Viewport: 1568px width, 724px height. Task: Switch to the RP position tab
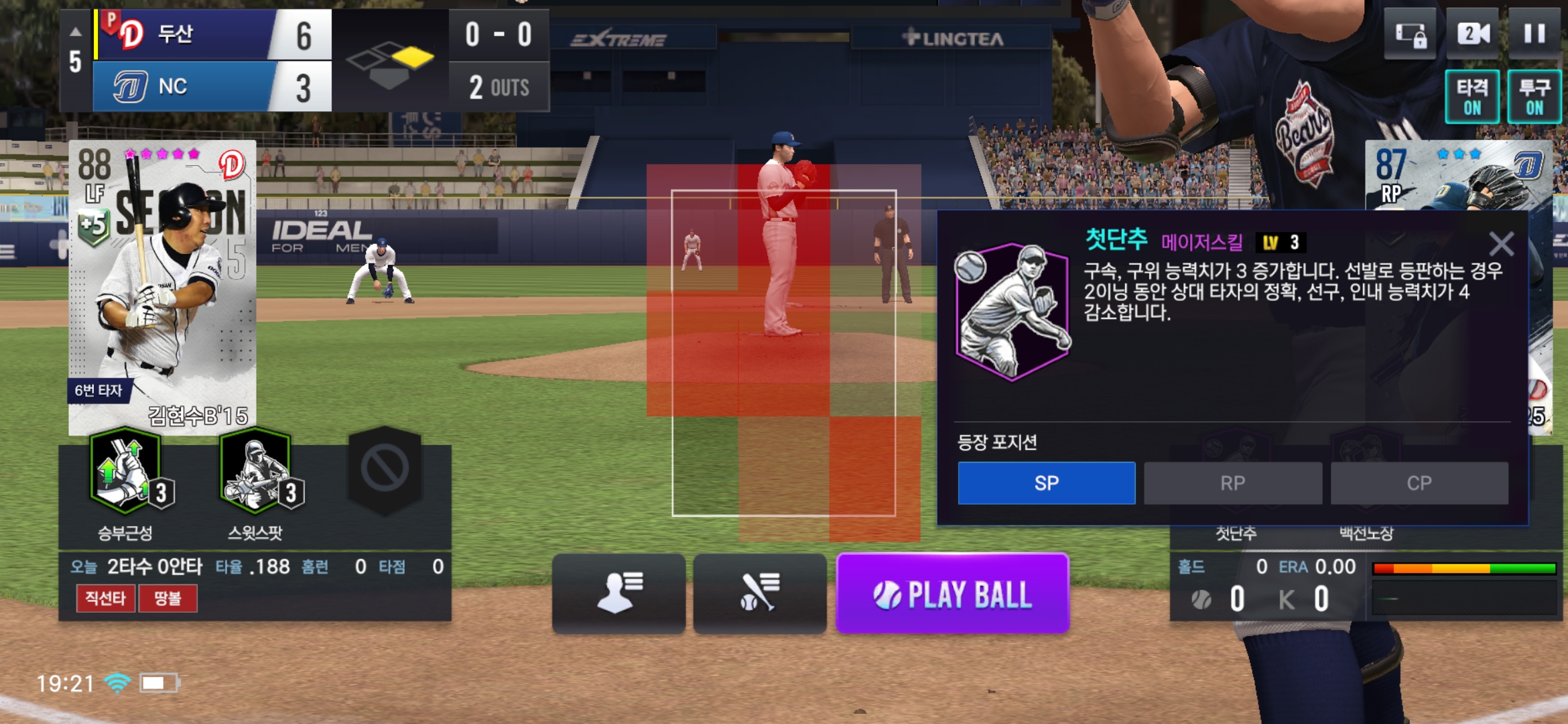click(1232, 483)
